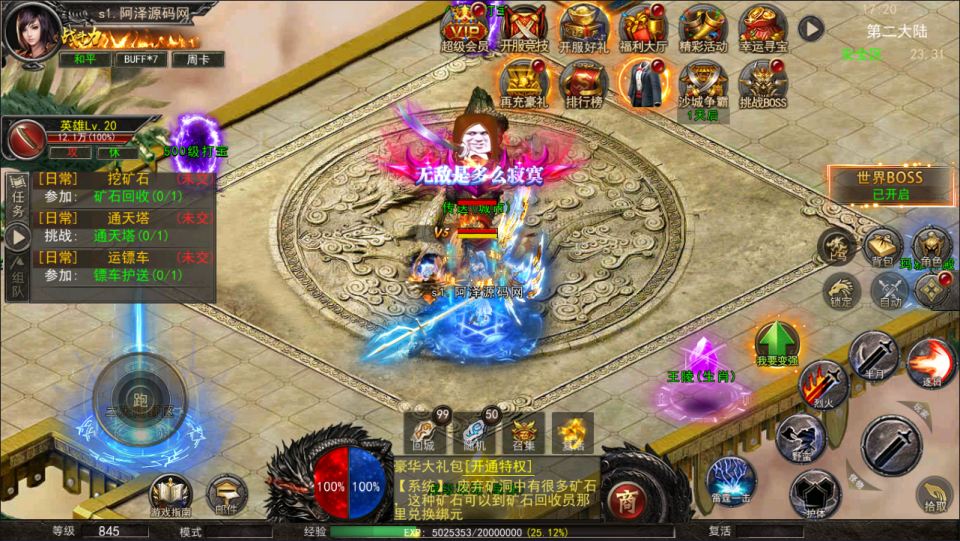This screenshot has width=960, height=541.
Task: Open the 世界BOSS panel
Action: pos(889,184)
